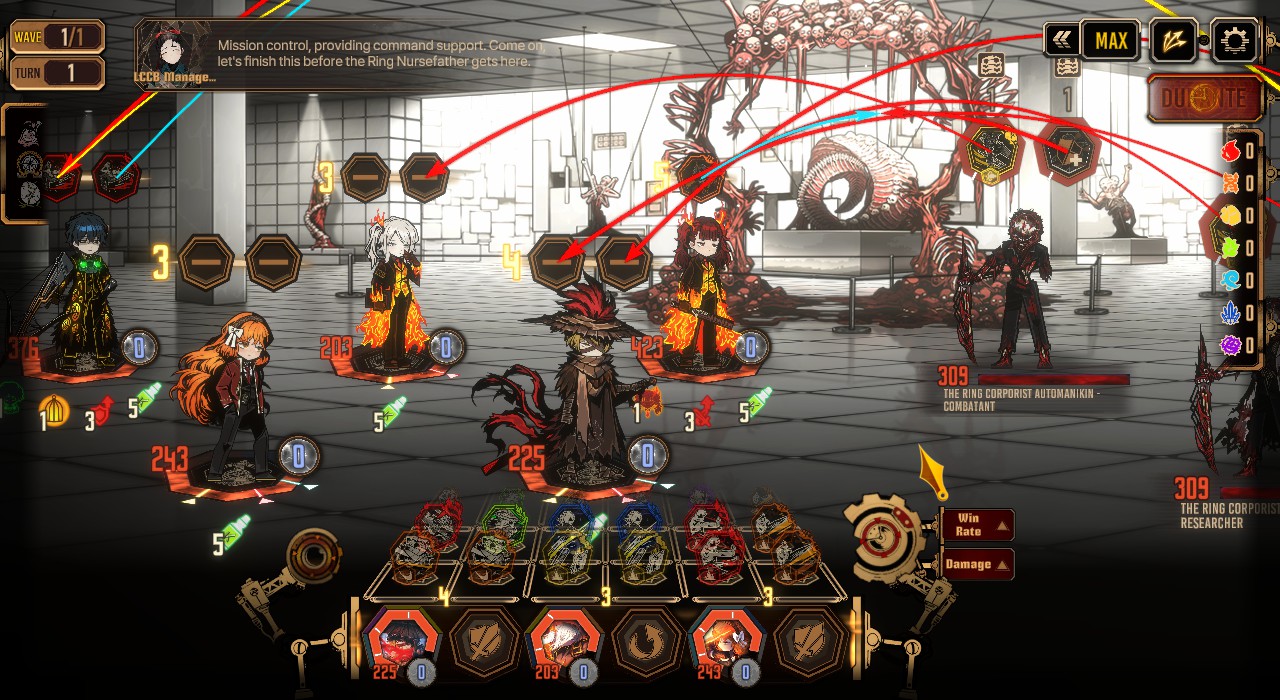Open the settings gear menu
This screenshot has height=700, width=1280.
[1234, 41]
